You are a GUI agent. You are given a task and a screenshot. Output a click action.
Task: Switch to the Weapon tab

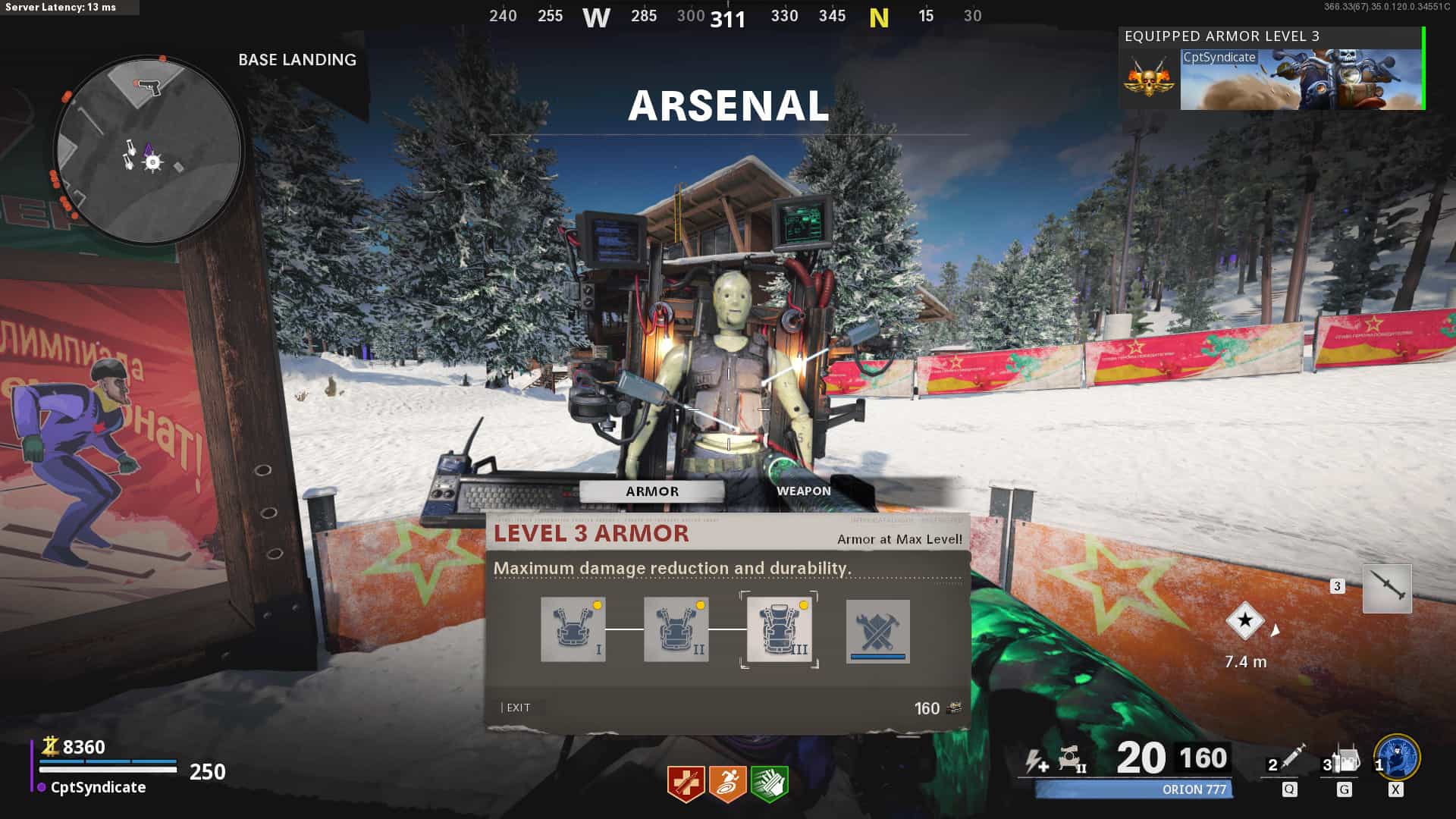(803, 491)
